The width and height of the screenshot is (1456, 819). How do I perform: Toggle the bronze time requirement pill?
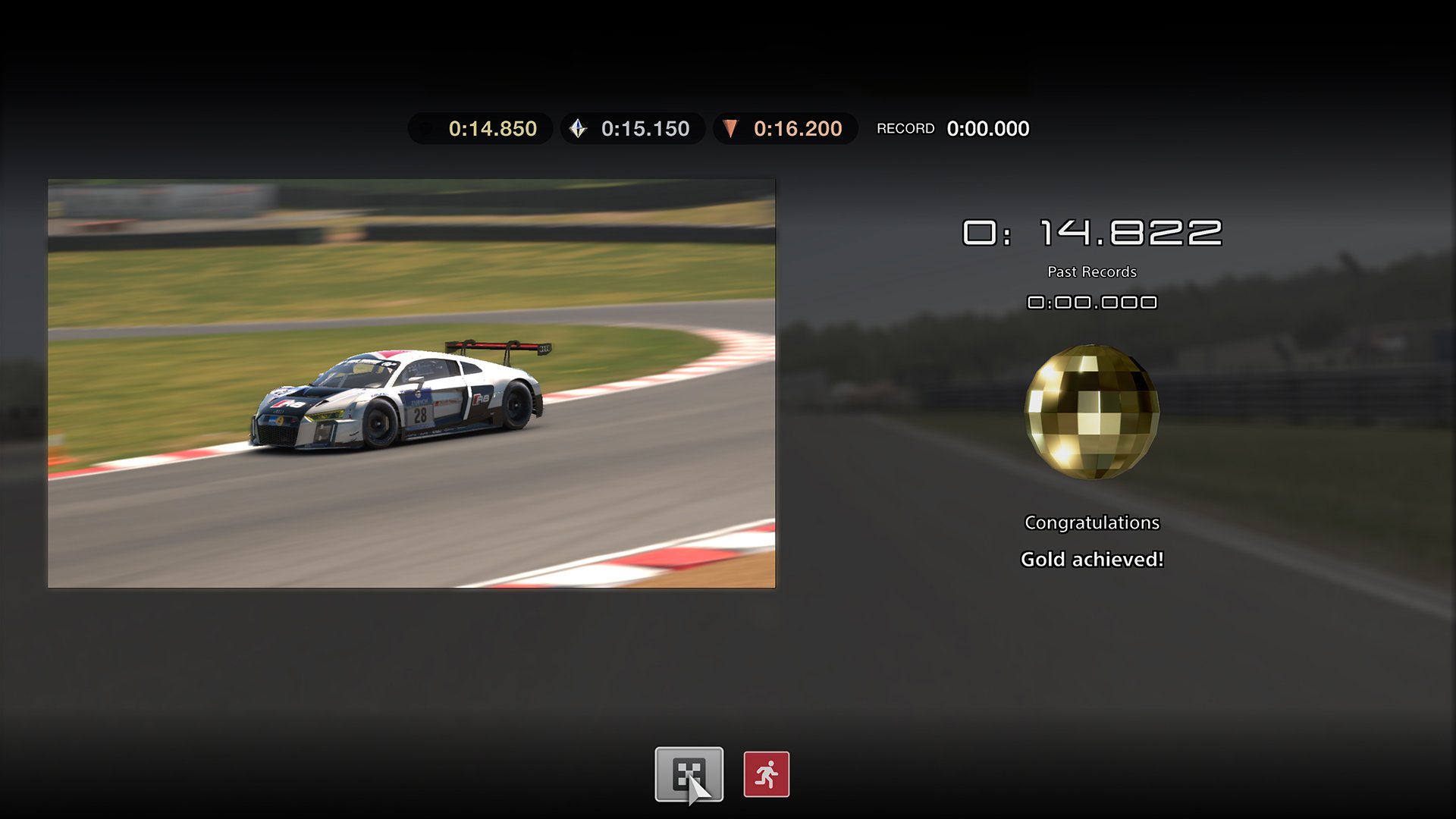pos(785,128)
